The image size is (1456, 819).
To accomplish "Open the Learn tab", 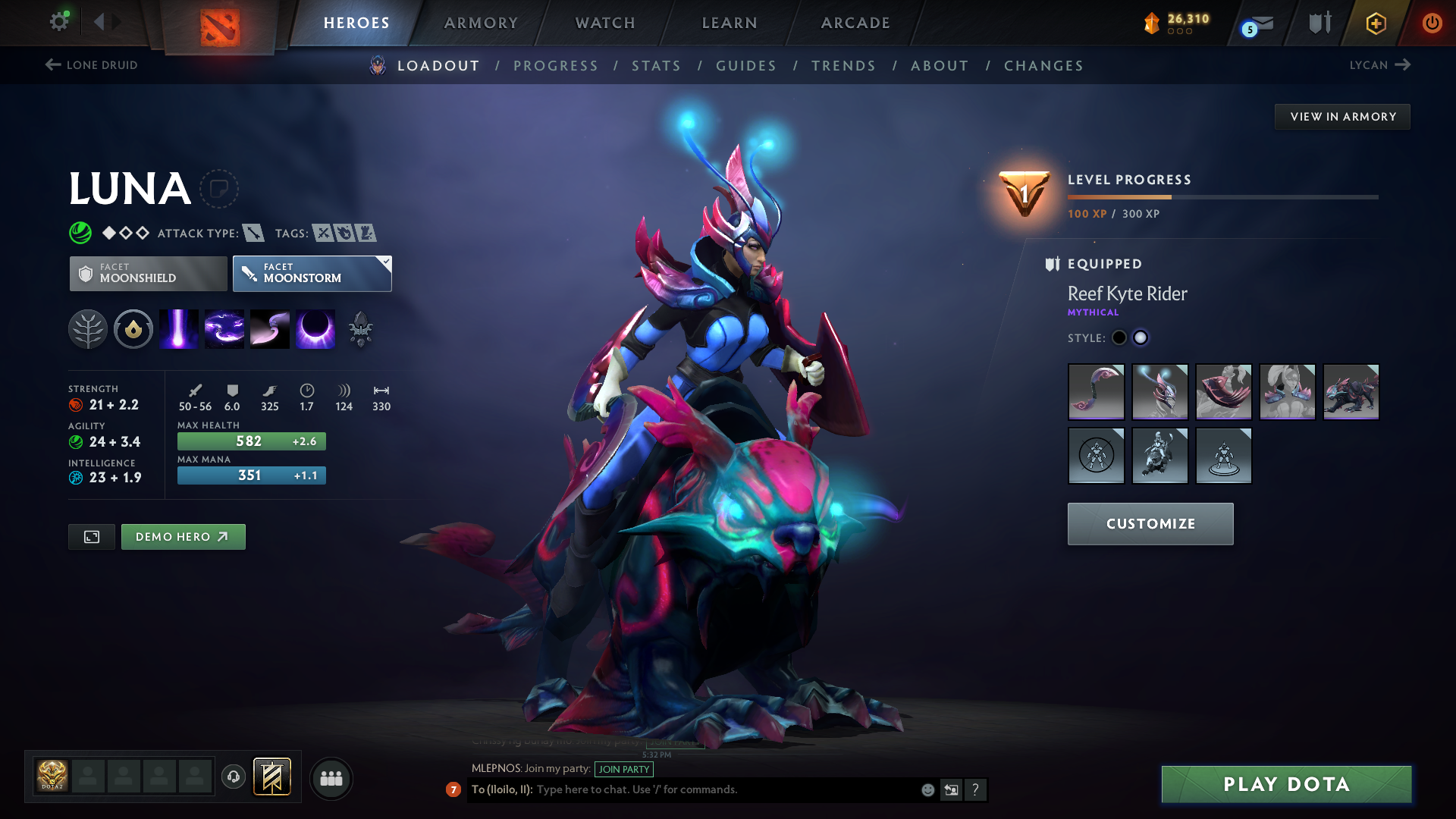I will 730,23.
